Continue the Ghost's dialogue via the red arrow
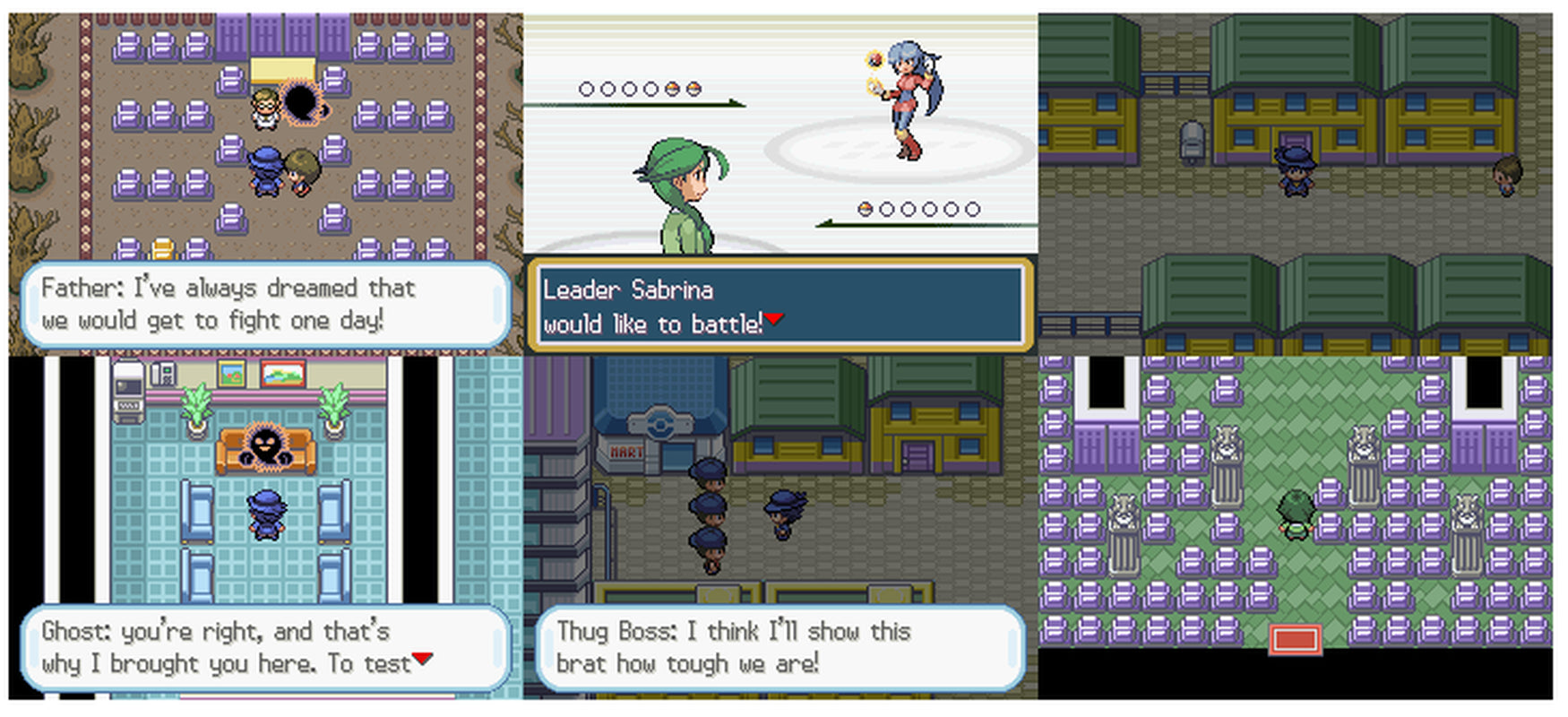Image resolution: width=1568 pixels, height=717 pixels. tap(422, 660)
